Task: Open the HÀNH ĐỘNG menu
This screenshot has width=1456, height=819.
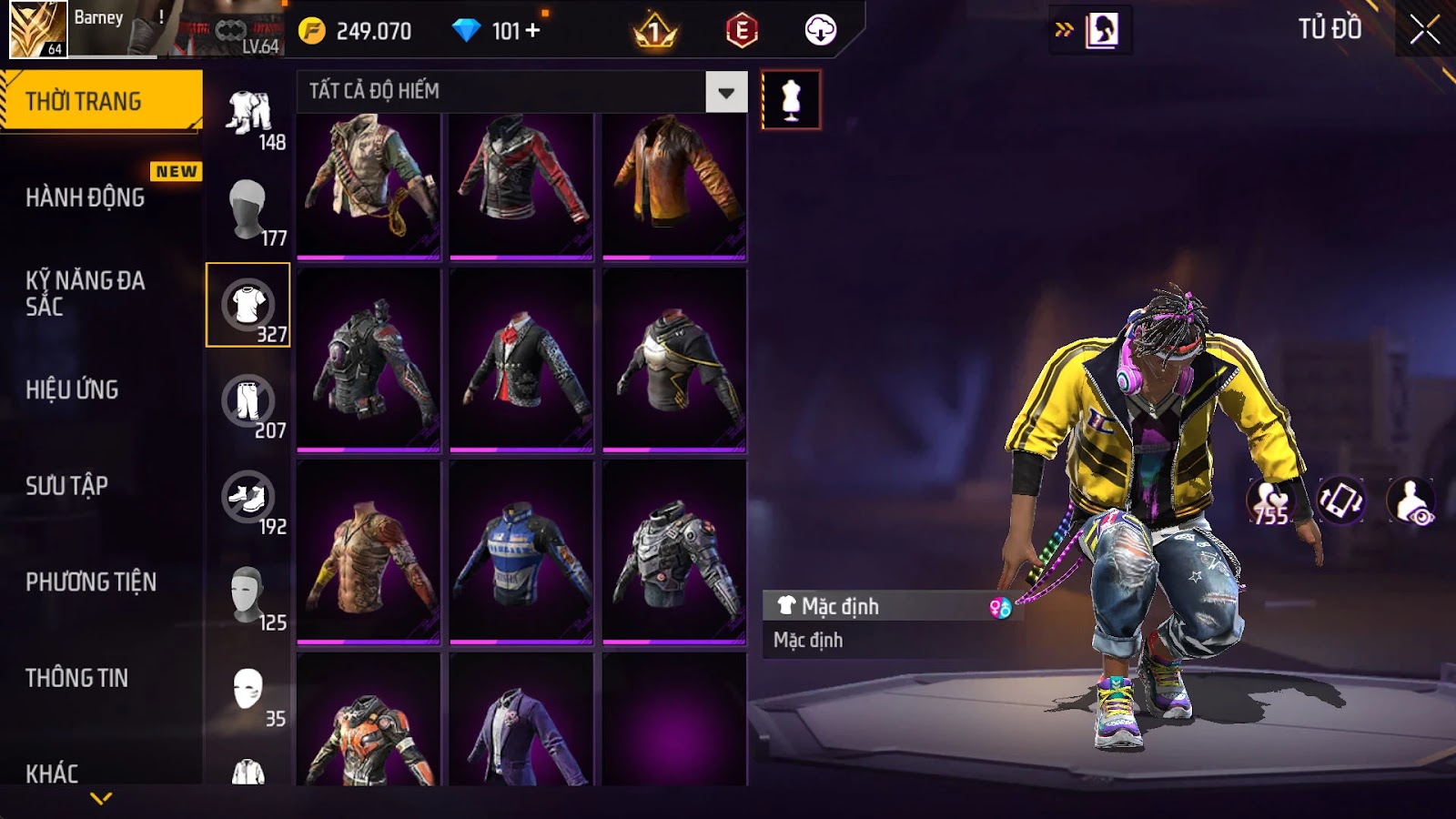Action: tap(86, 197)
